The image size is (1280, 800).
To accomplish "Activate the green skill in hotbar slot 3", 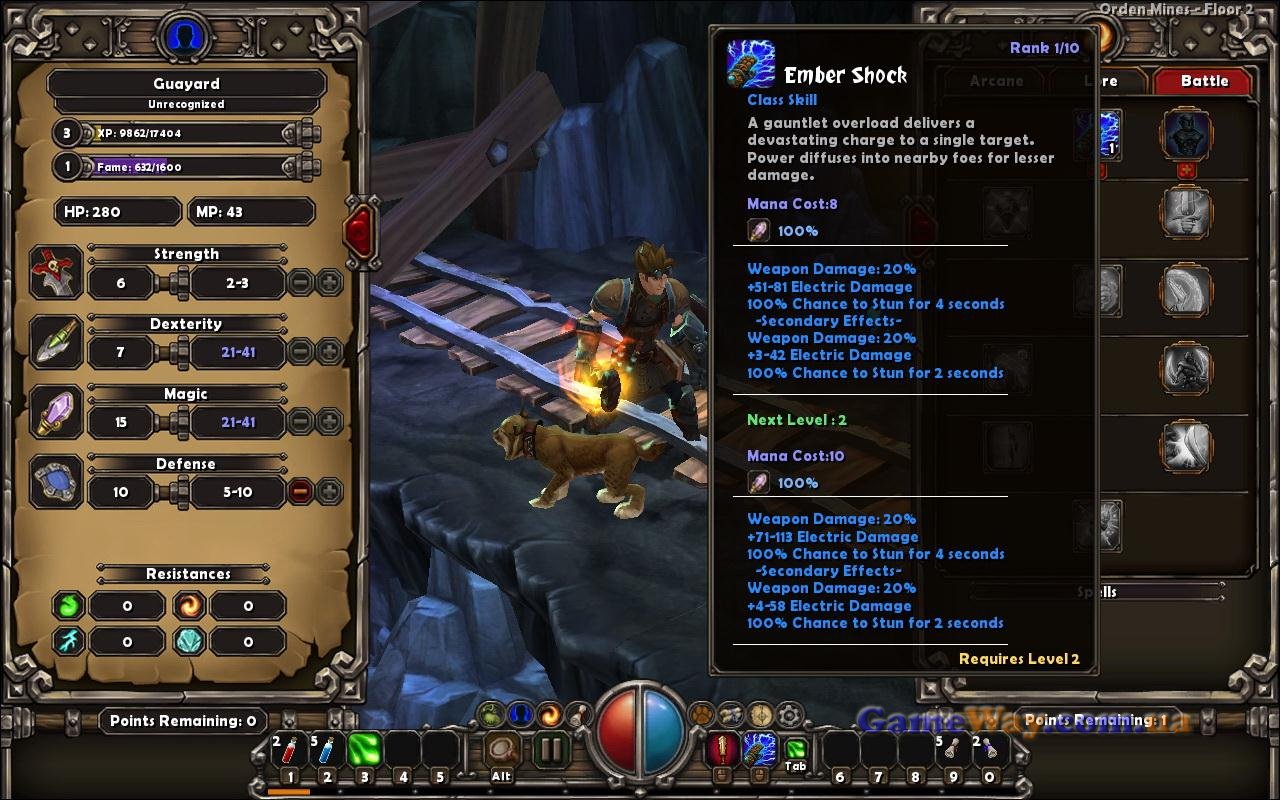I will point(365,750).
